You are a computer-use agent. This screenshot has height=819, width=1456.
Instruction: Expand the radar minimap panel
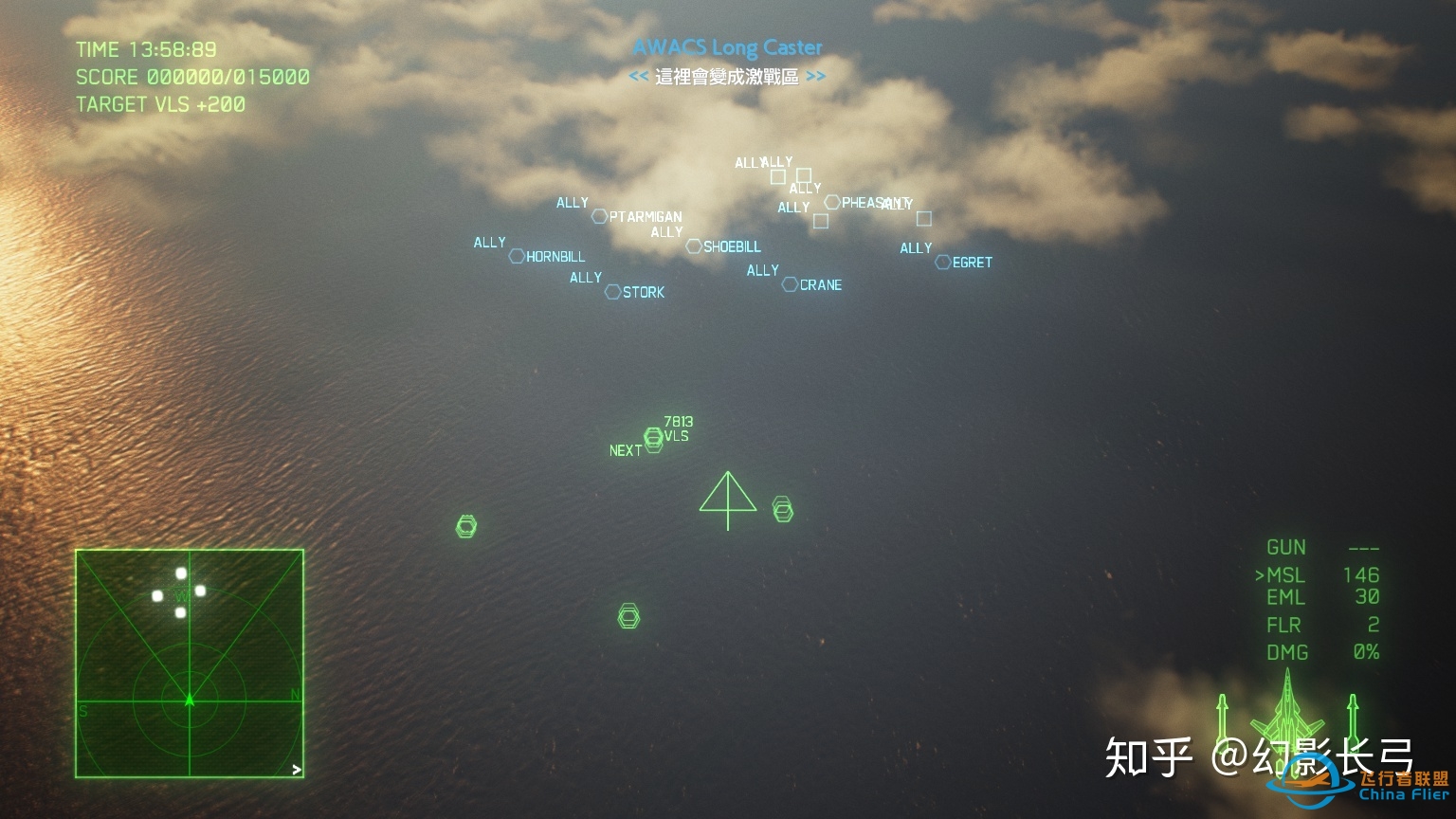pos(190,664)
